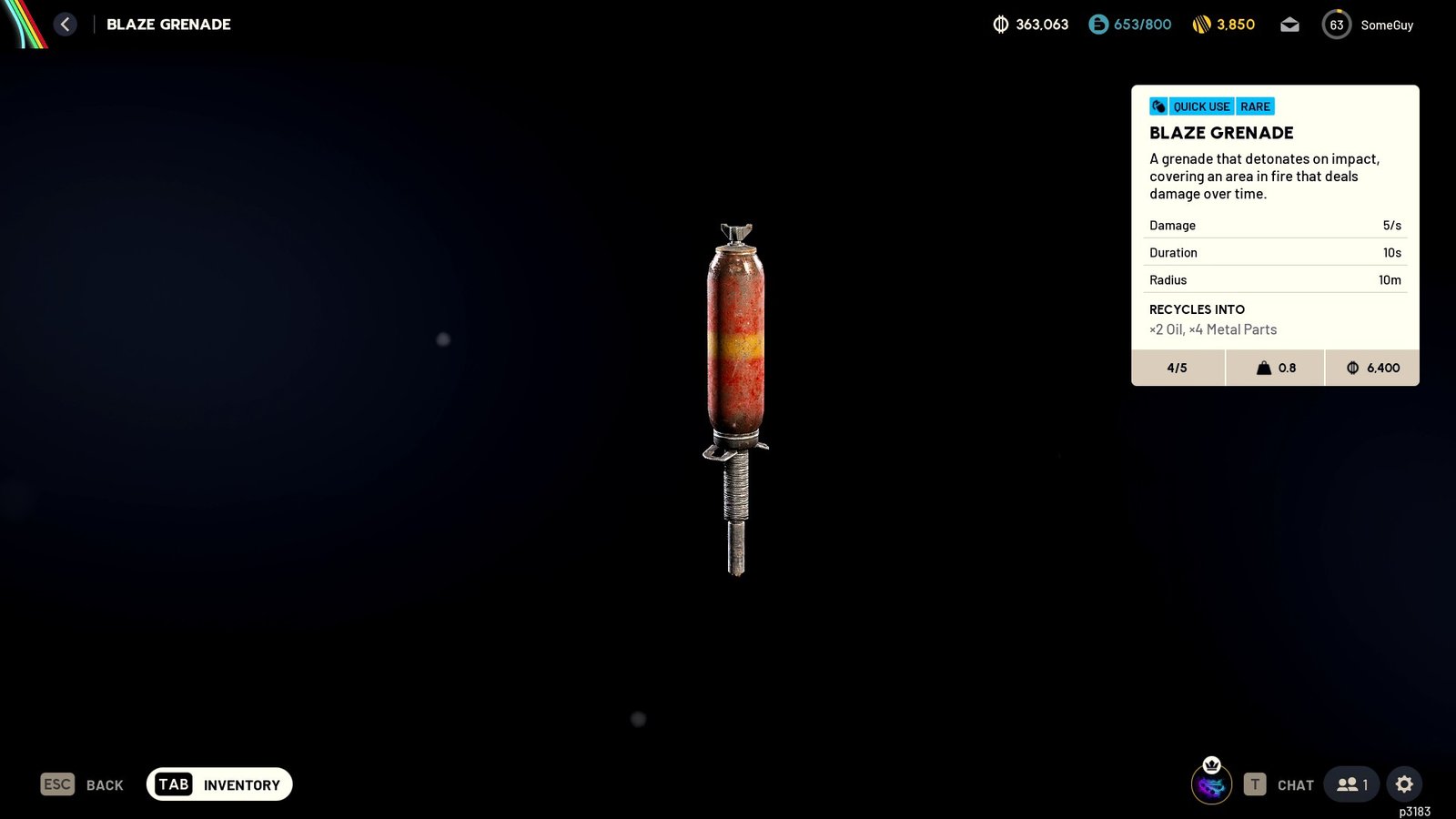The height and width of the screenshot is (819, 1456).
Task: Click the grenade icon on the item card
Action: (1158, 106)
